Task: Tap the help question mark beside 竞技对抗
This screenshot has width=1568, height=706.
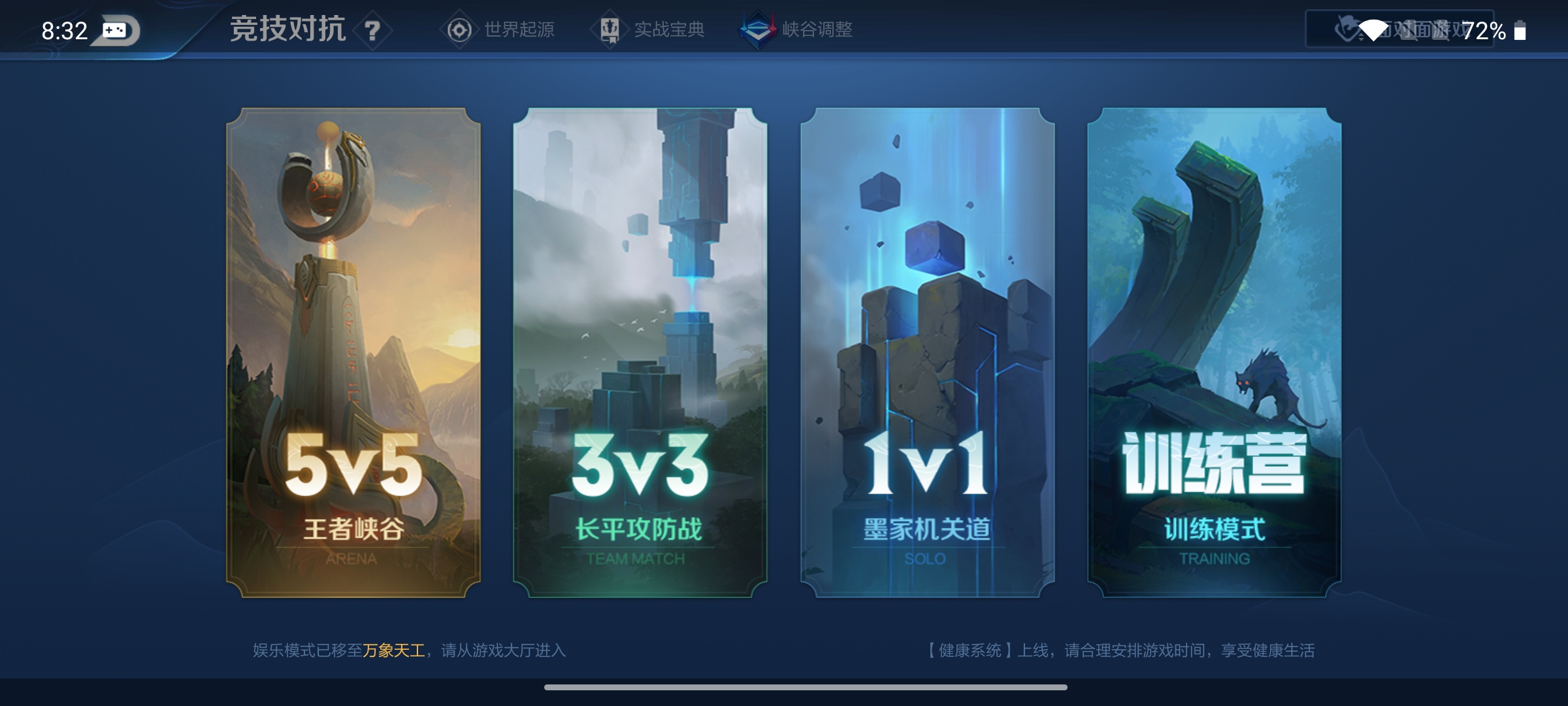Action: pyautogui.click(x=371, y=31)
